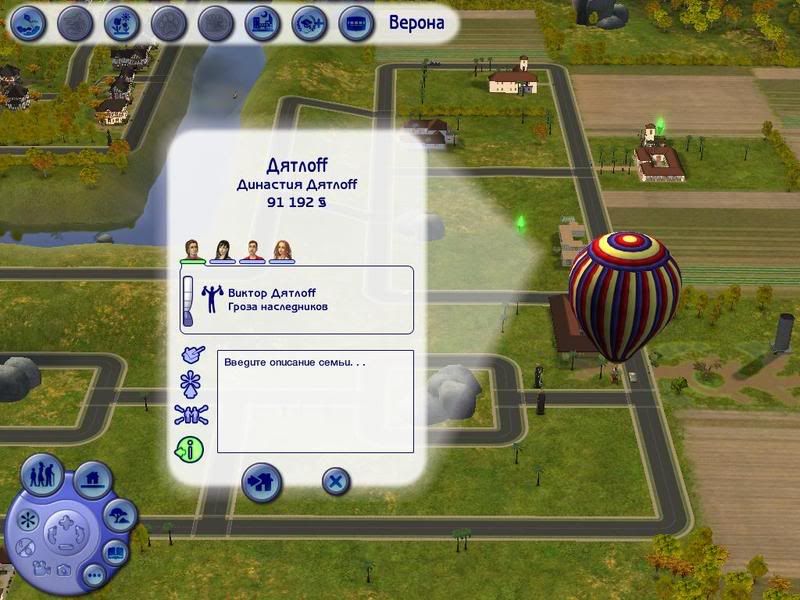Open the lots and houses button

click(x=93, y=481)
